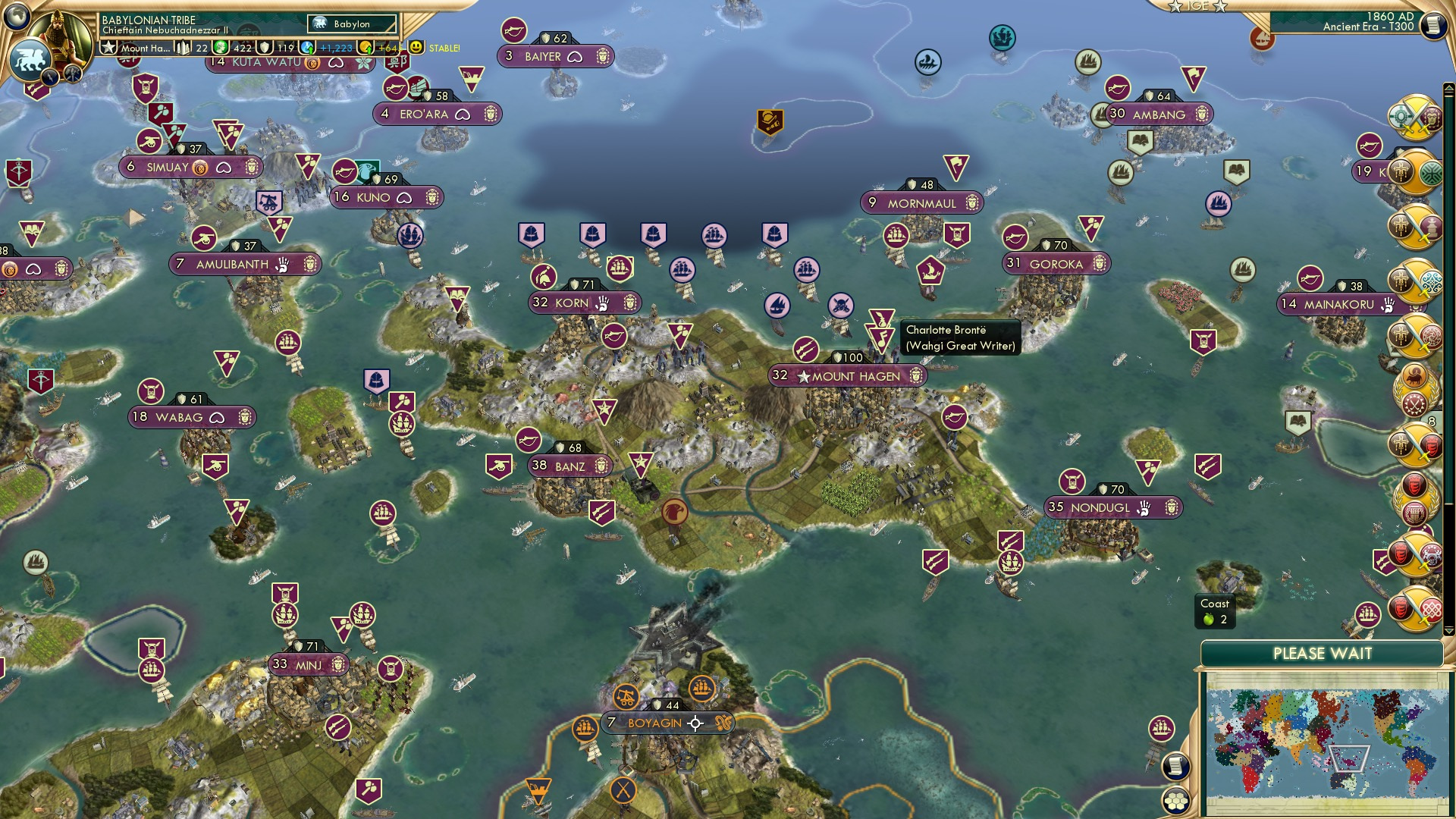The width and height of the screenshot is (1456, 819).
Task: Click the world minimap
Action: coord(1323,743)
